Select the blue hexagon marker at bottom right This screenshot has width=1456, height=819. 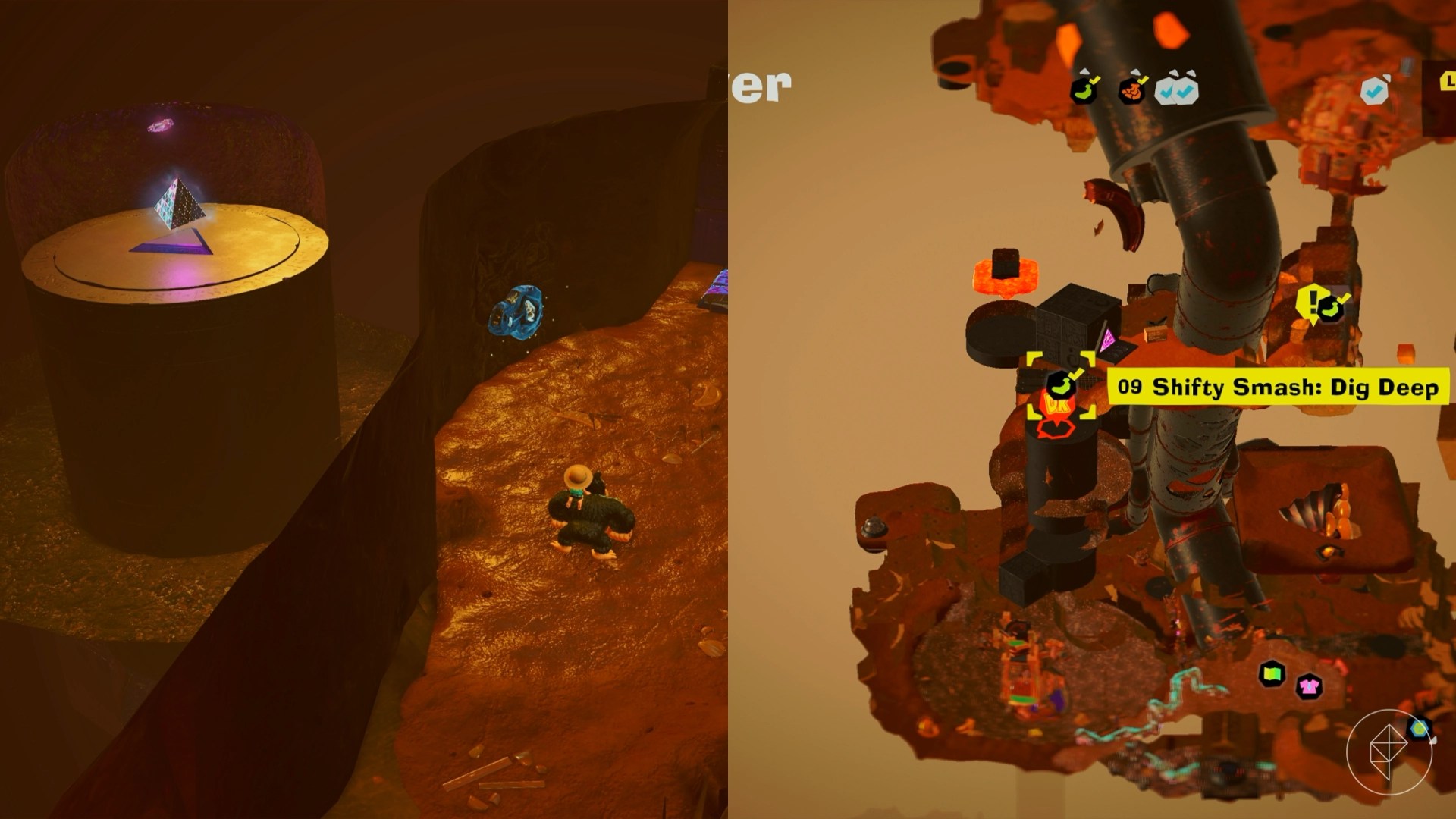click(1420, 730)
